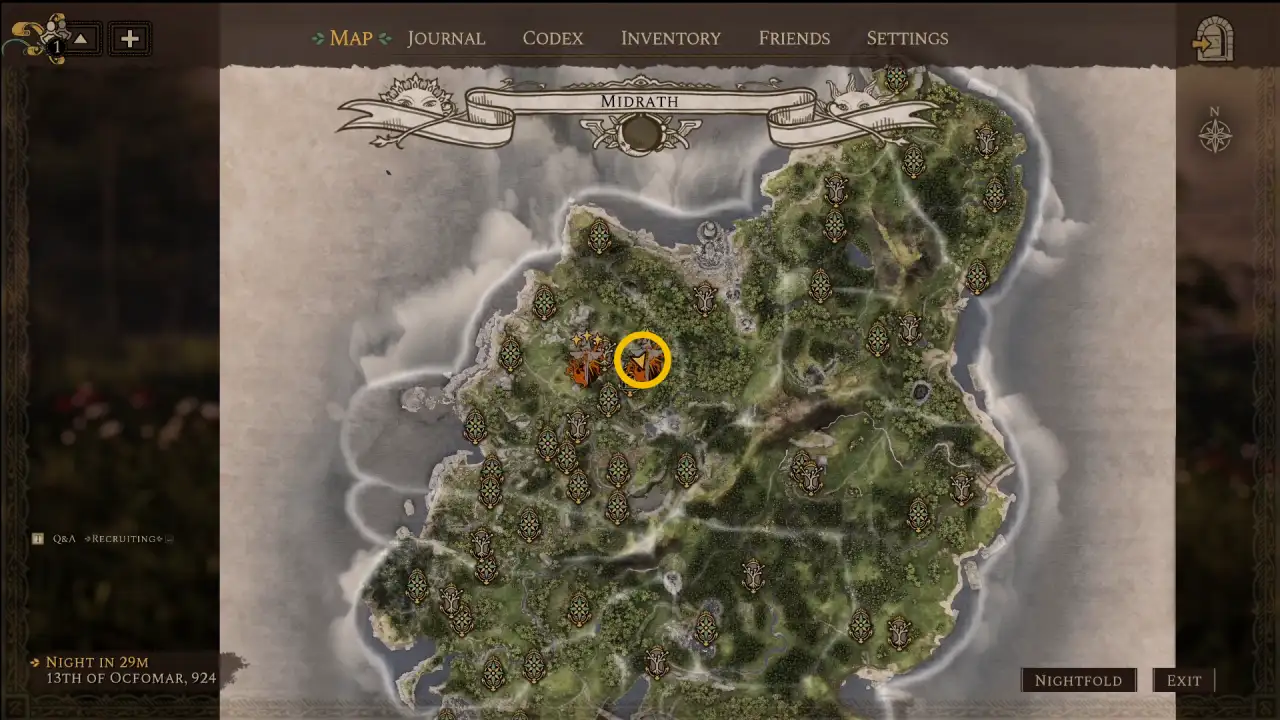Click the door icon in the top corner
Viewport: 1280px width, 720px height.
[1214, 39]
